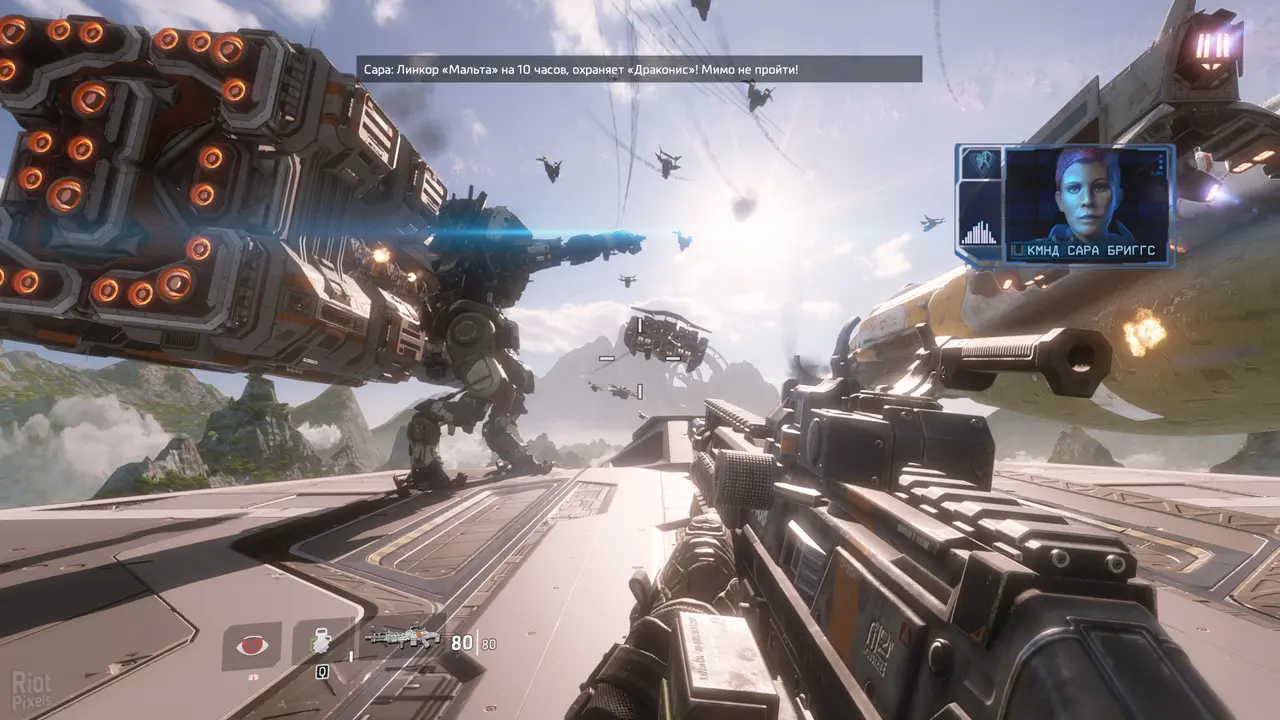Select the red eye cloak ability icon

251,645
